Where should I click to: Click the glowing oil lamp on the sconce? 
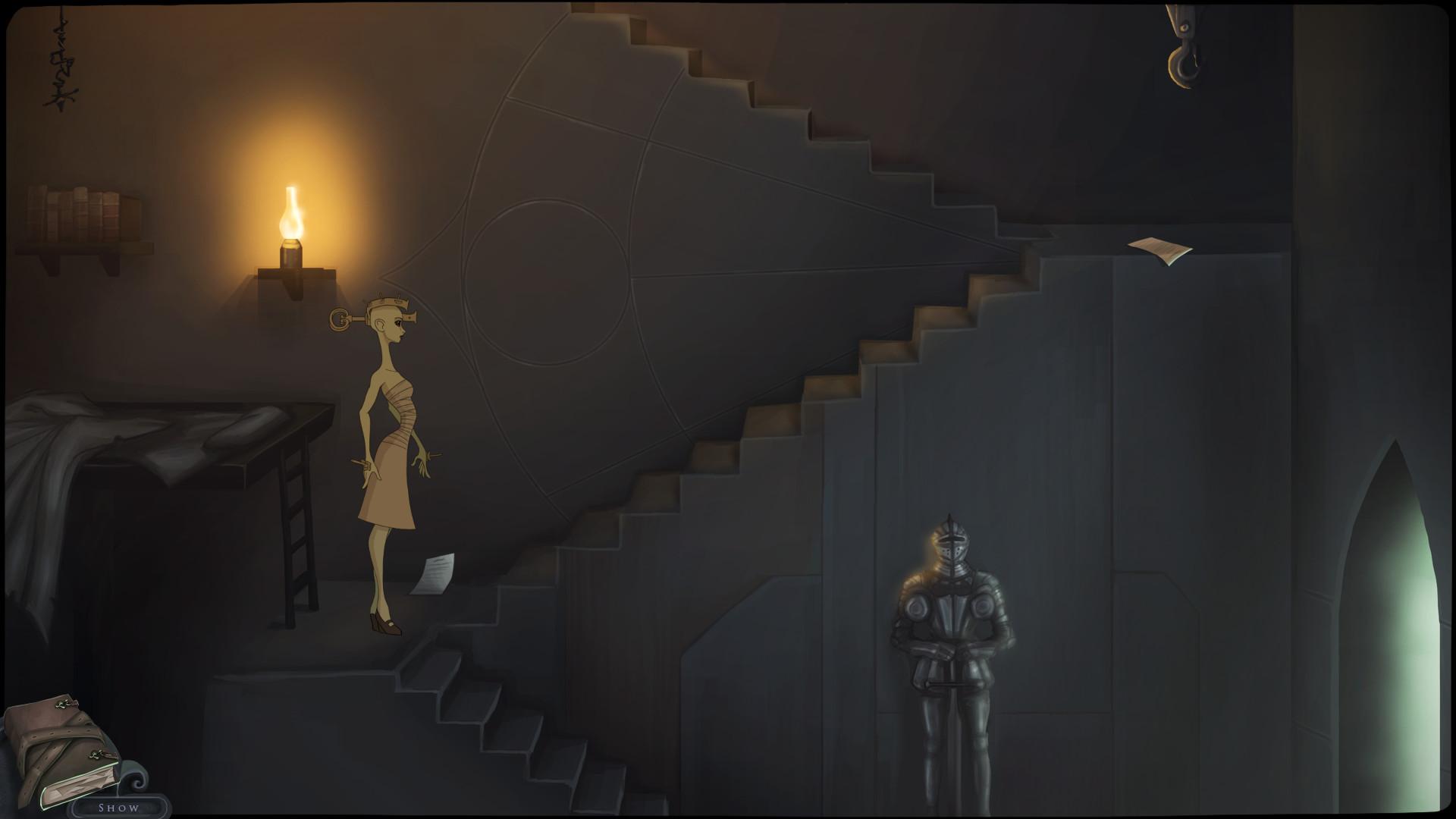[x=292, y=220]
